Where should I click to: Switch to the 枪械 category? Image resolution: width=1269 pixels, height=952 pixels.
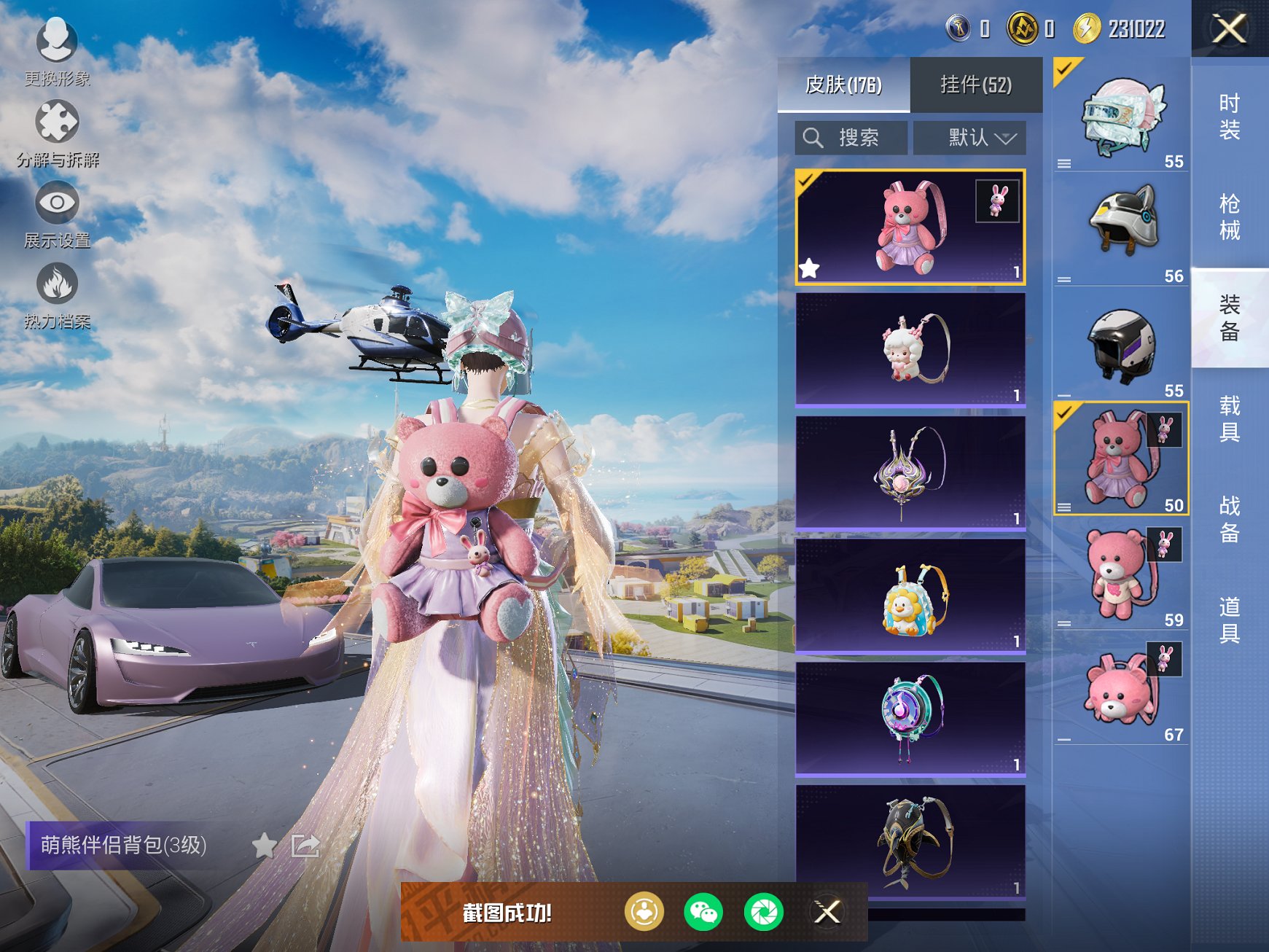pyautogui.click(x=1229, y=216)
